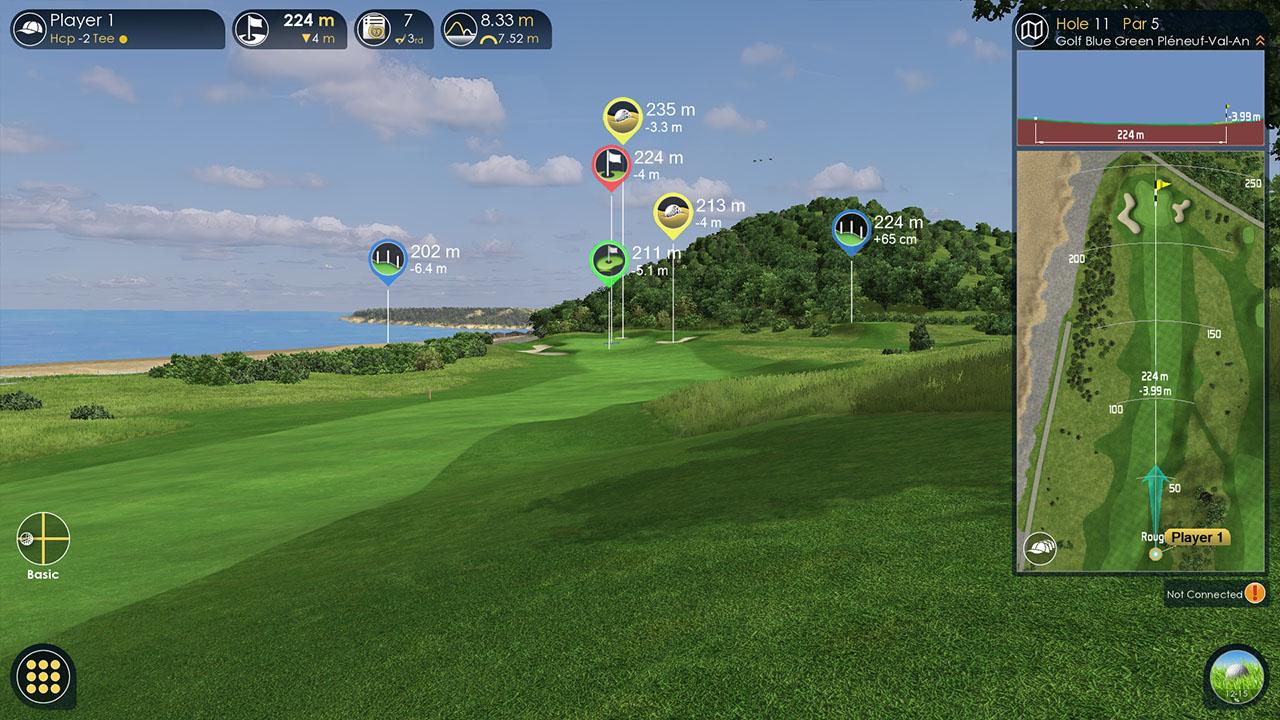Open the yellow dotted grid main menu
This screenshot has height=720, width=1280.
[43, 677]
